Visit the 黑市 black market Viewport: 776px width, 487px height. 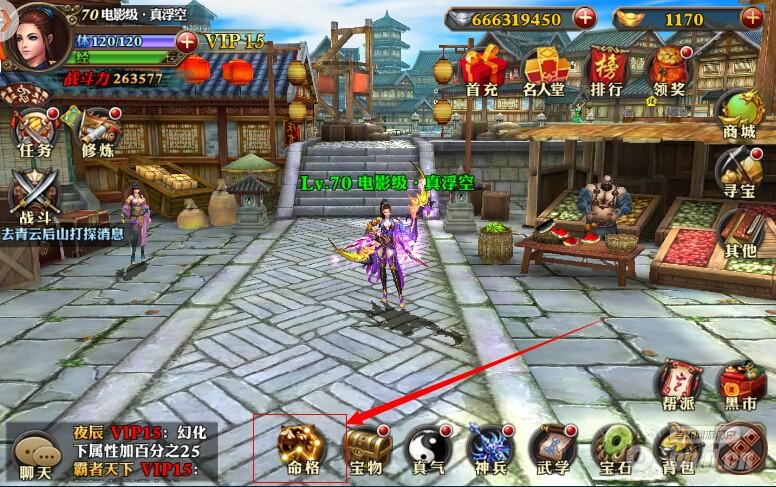point(741,387)
